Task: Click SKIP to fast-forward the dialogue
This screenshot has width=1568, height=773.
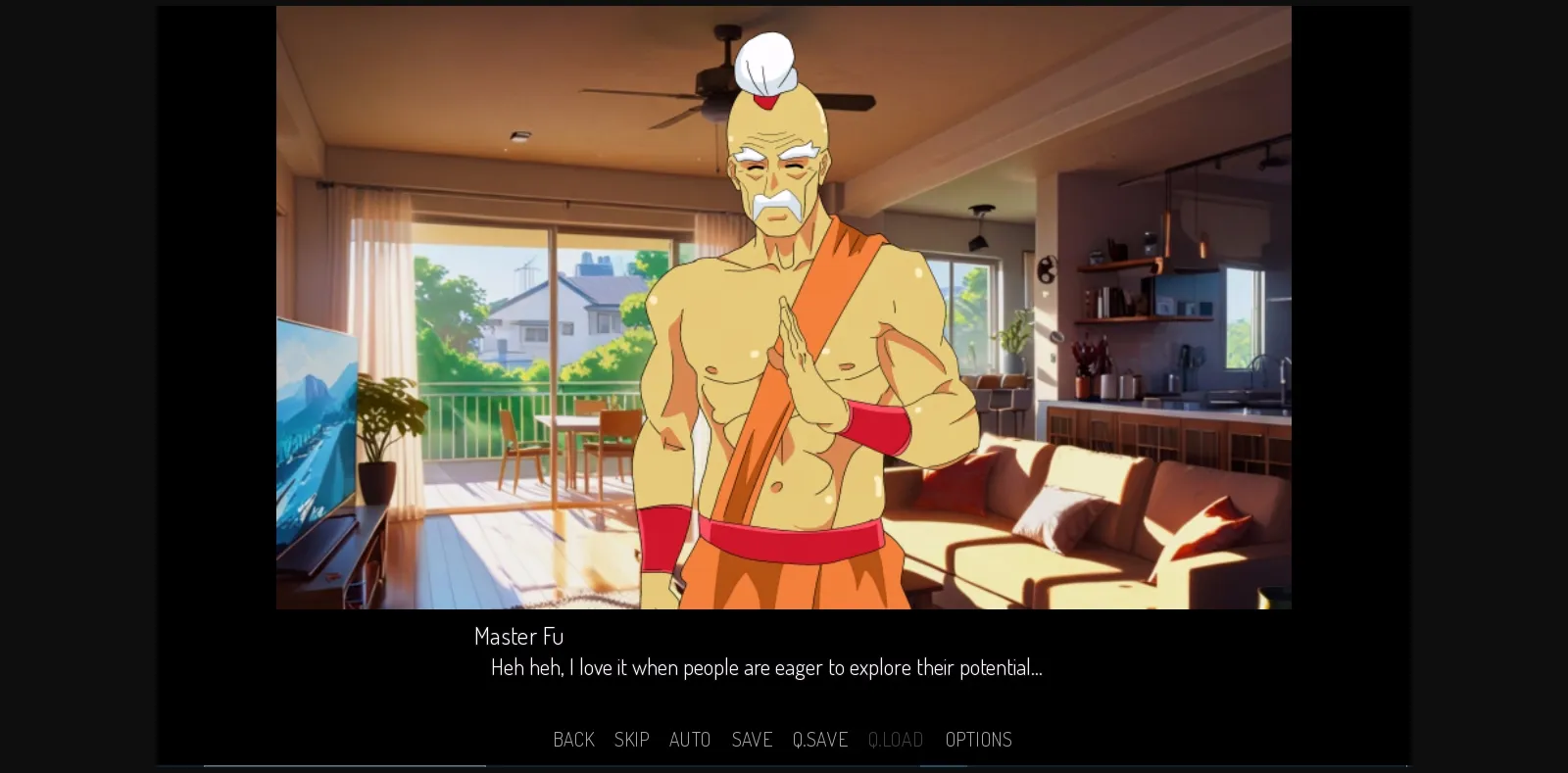Action: pos(632,740)
